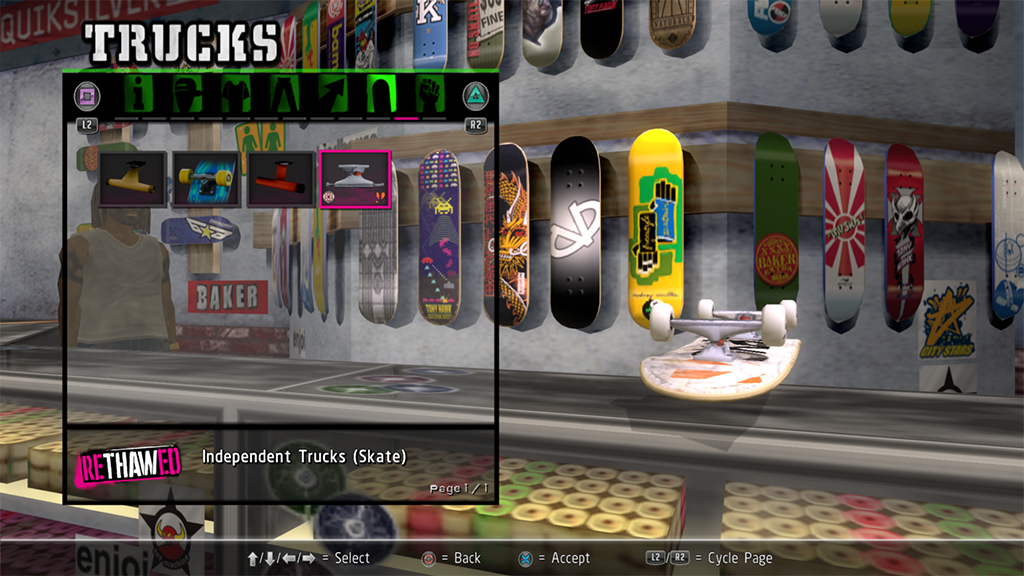The image size is (1024, 576).
Task: Open the pants category tab
Action: coord(284,96)
